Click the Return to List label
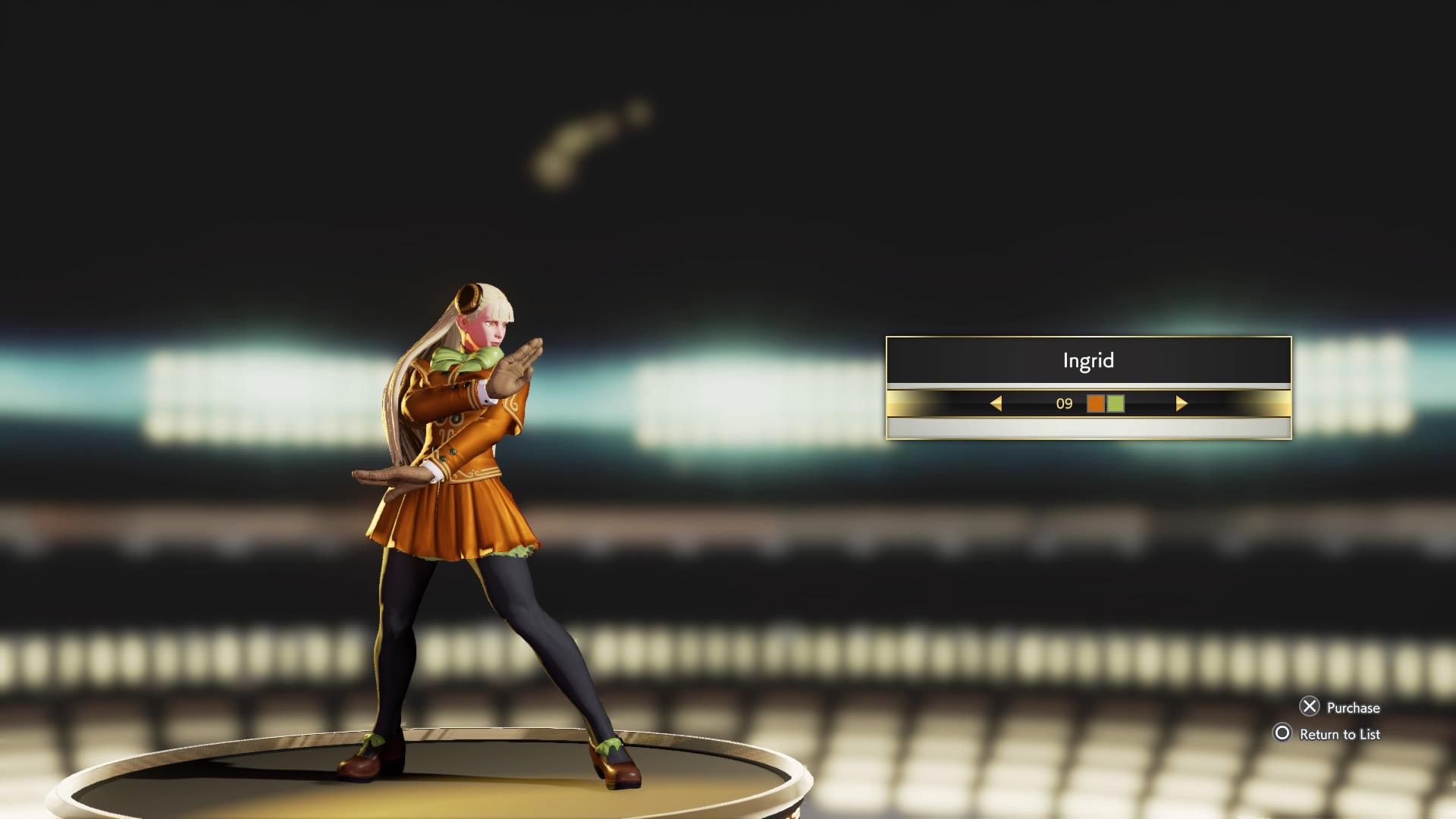Image resolution: width=1456 pixels, height=819 pixels. 1339,734
